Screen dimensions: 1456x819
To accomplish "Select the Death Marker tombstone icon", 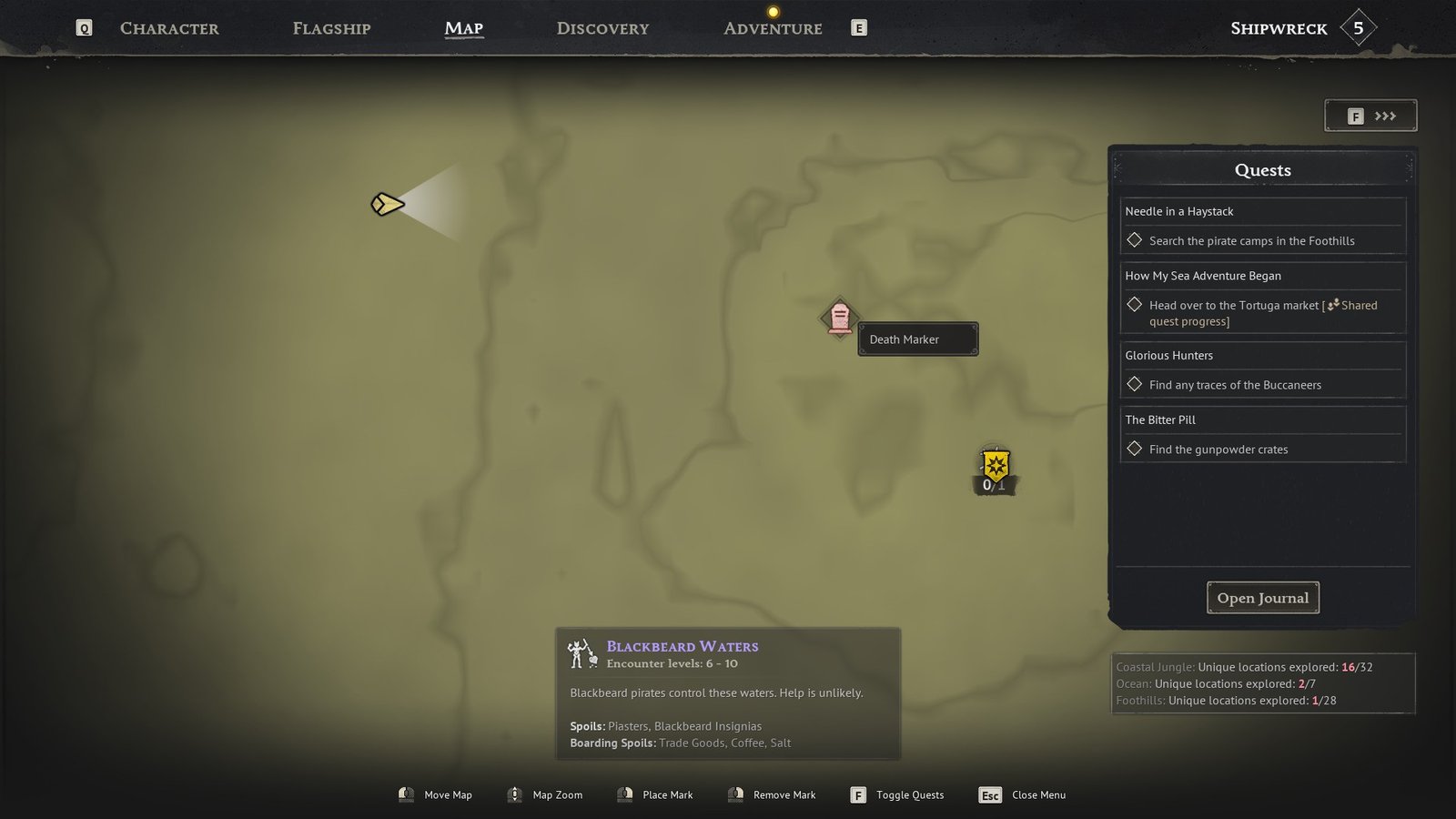I will click(x=839, y=319).
